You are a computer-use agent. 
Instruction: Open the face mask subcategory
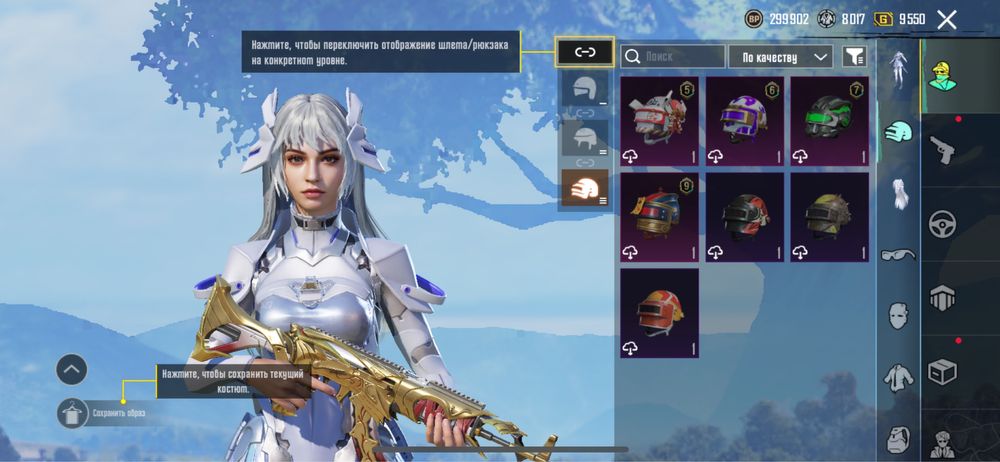click(x=898, y=316)
